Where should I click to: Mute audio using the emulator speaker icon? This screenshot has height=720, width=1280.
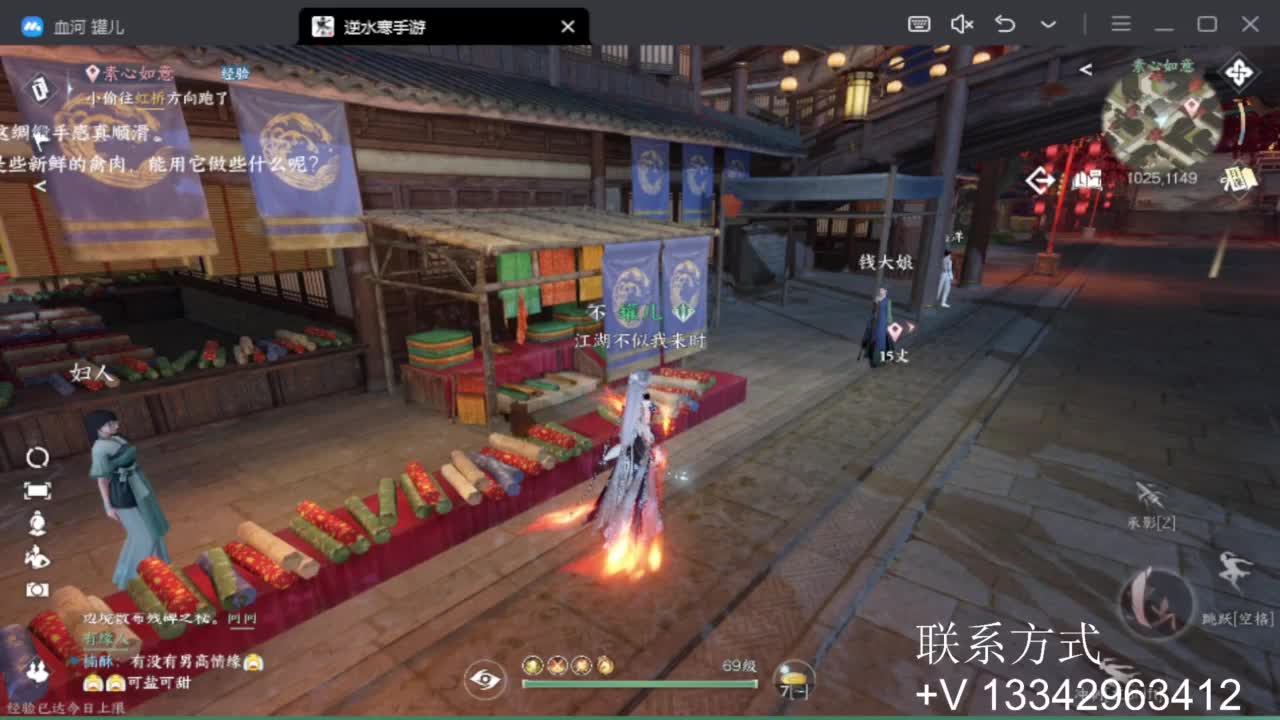(x=962, y=22)
